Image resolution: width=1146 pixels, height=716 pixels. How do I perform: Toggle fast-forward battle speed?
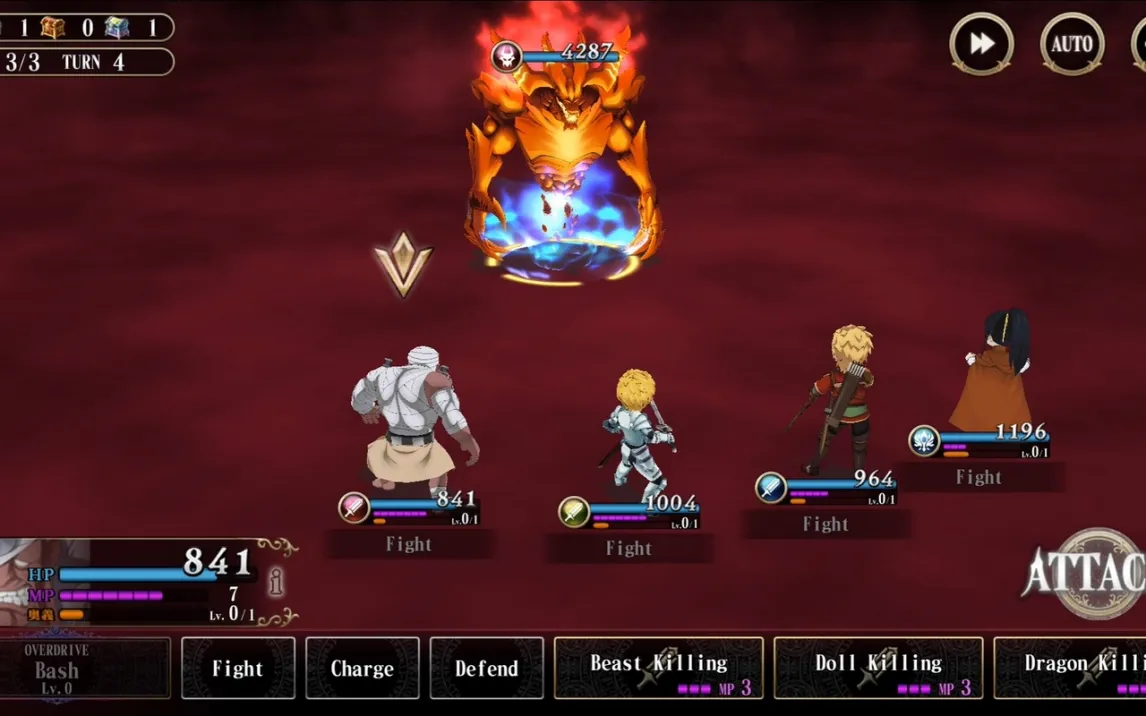981,44
